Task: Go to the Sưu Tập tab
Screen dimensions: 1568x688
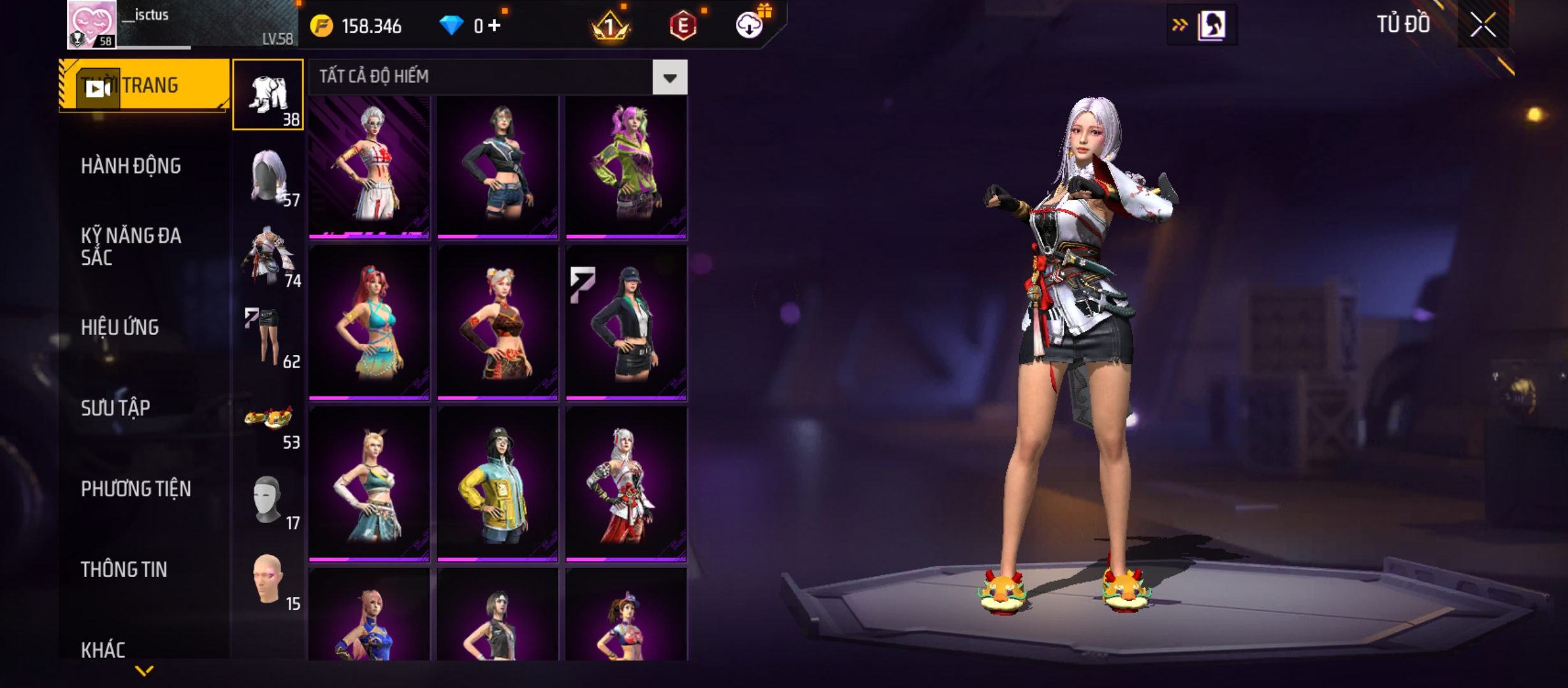Action: [x=115, y=408]
